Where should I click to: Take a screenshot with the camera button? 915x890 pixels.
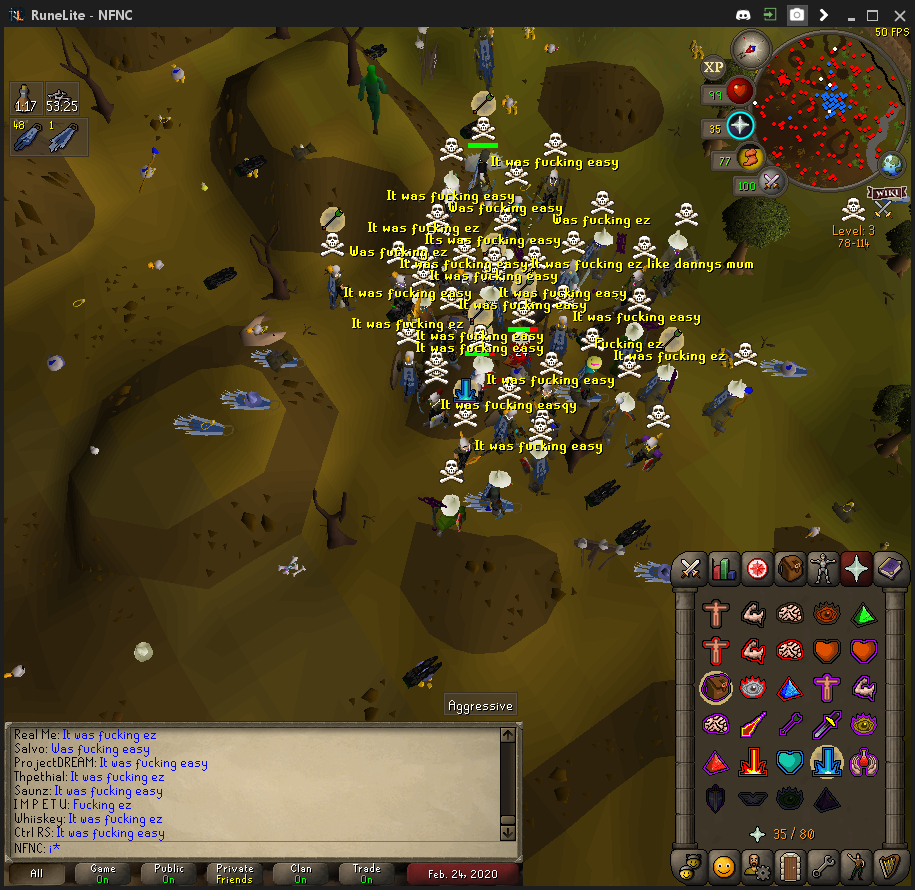[797, 15]
